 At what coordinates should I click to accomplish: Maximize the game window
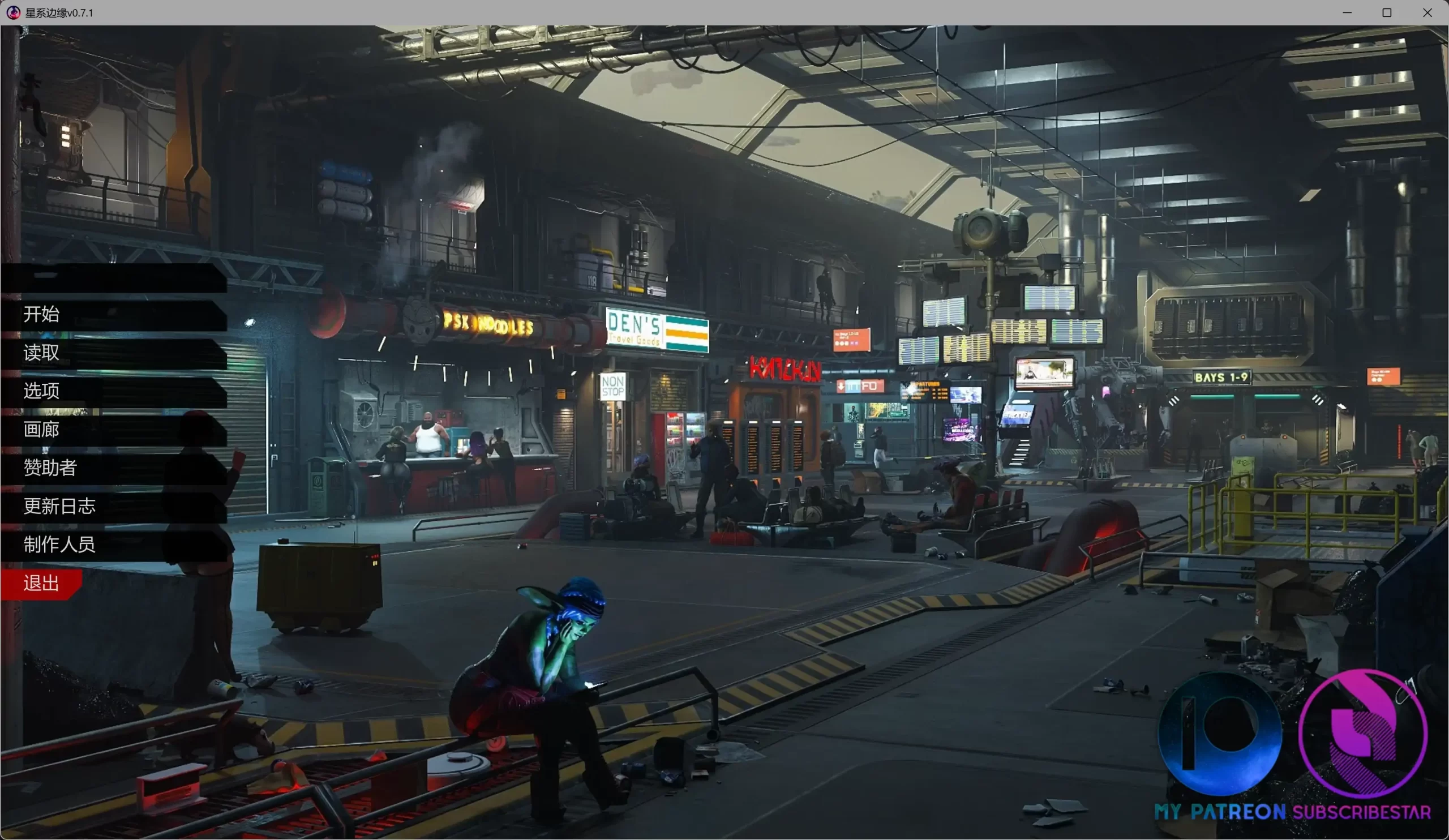(1387, 12)
